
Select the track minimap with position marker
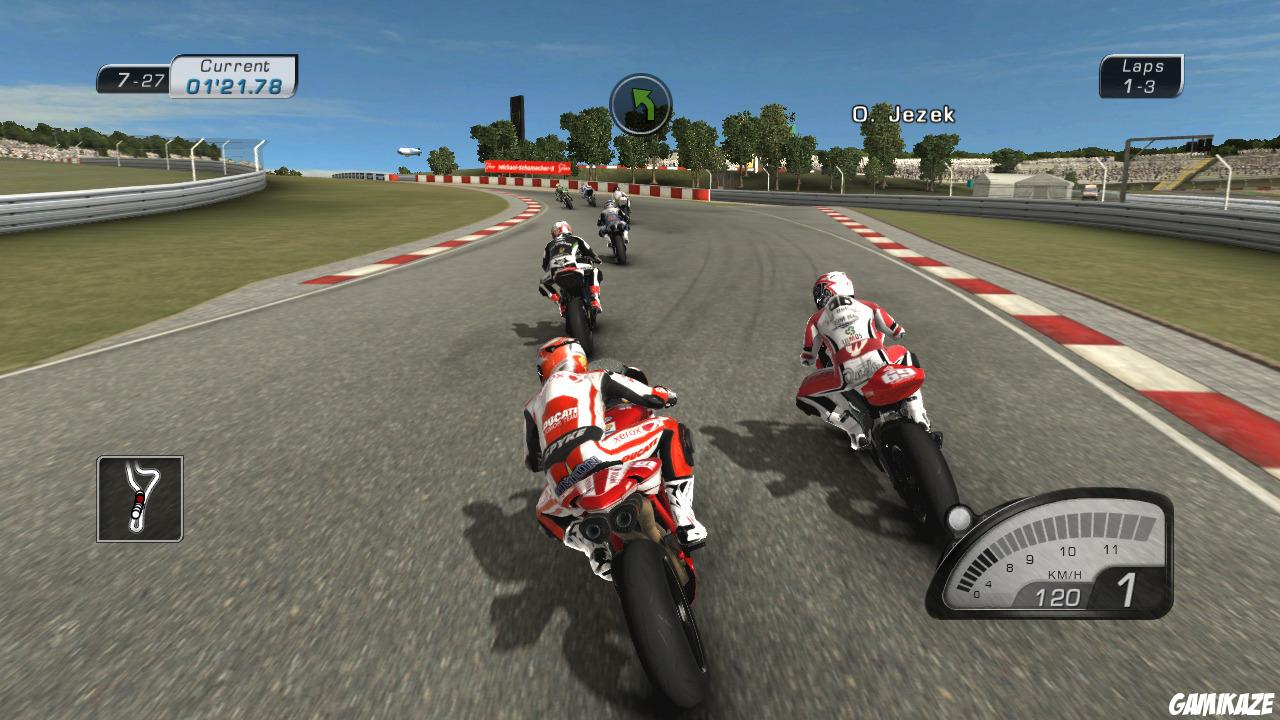click(140, 500)
